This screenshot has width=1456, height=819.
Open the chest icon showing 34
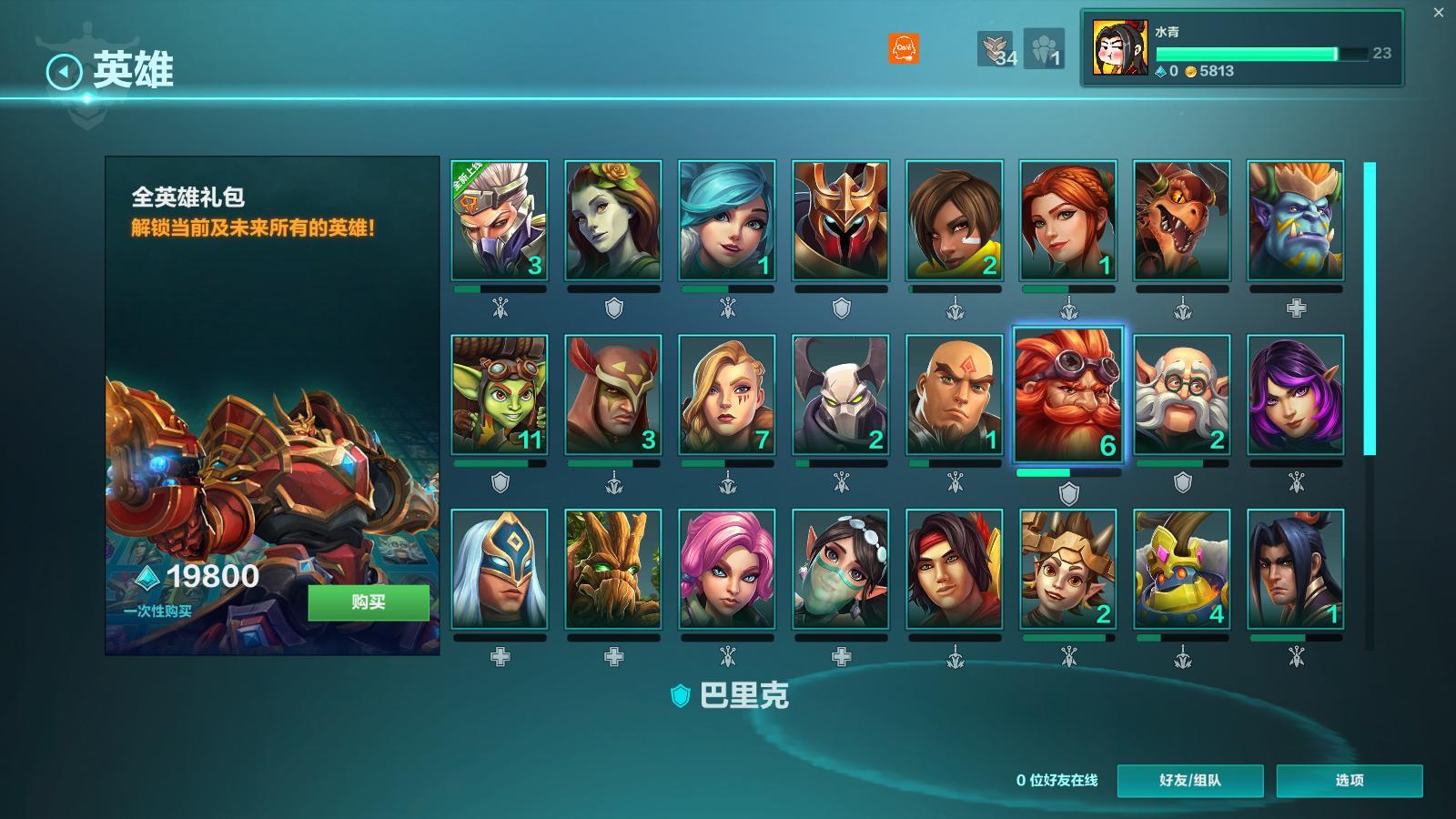(x=996, y=49)
